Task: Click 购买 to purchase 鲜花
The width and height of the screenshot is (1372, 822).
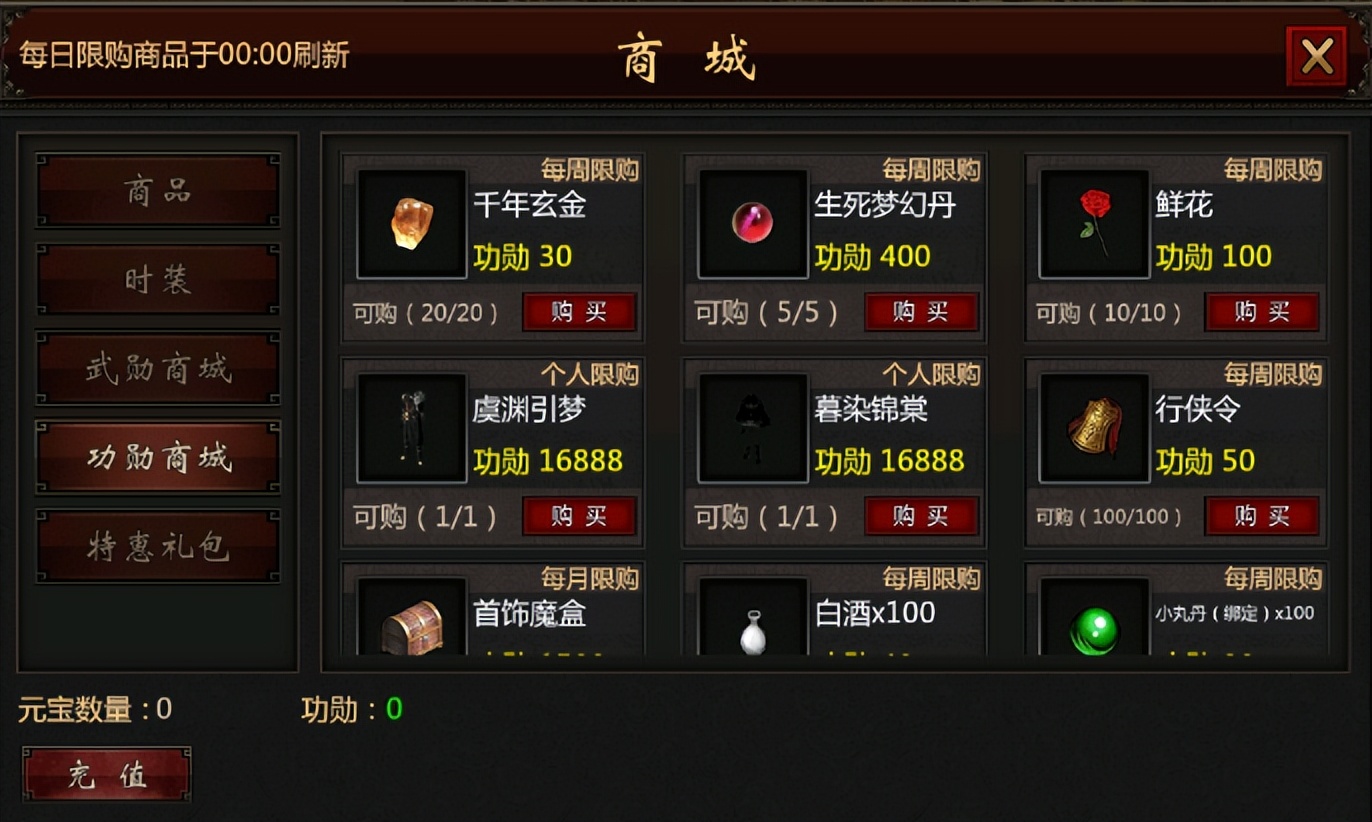Action: (x=1262, y=312)
